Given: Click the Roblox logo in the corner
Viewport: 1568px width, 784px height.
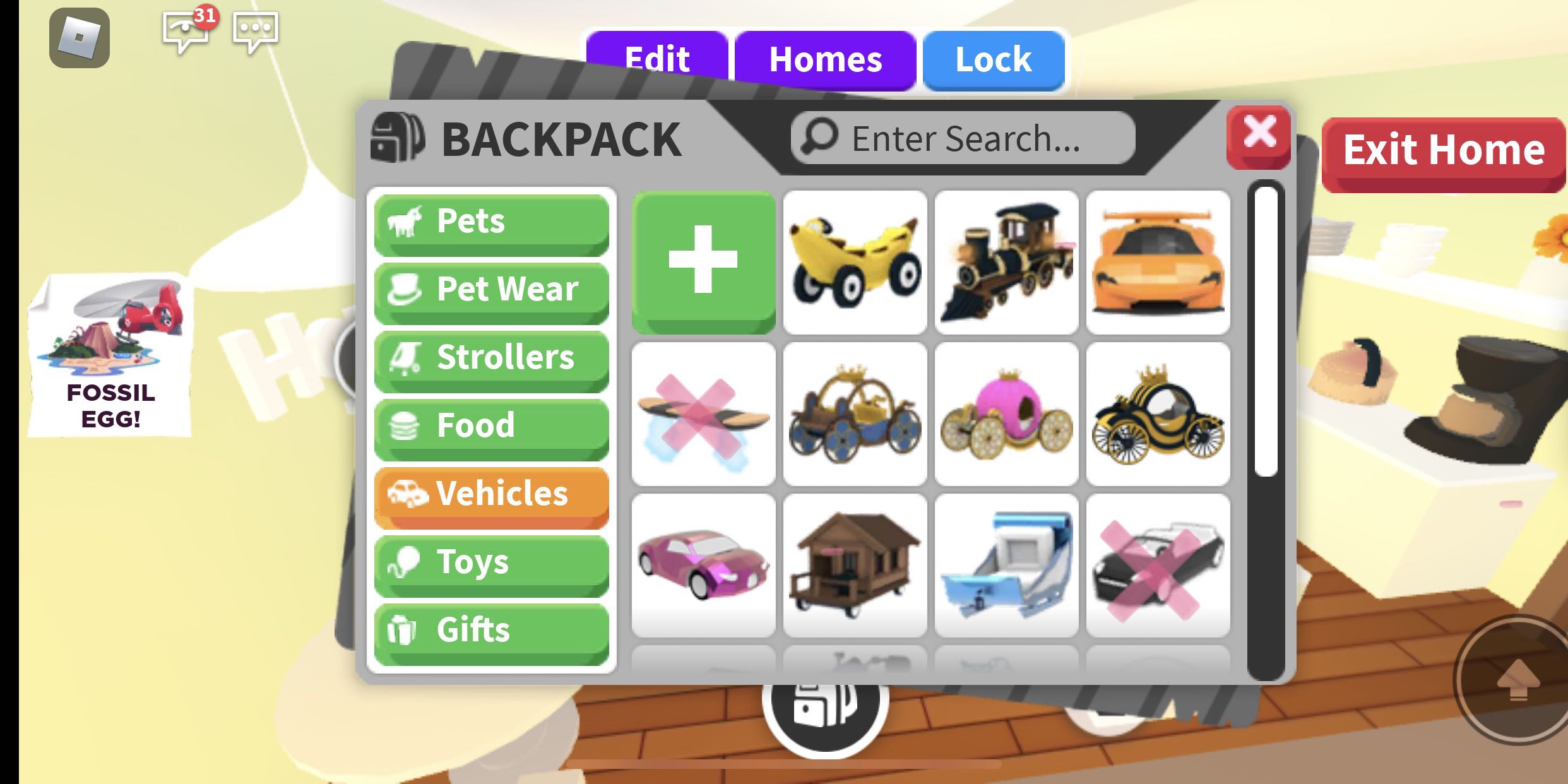Looking at the screenshot, I should (80, 39).
